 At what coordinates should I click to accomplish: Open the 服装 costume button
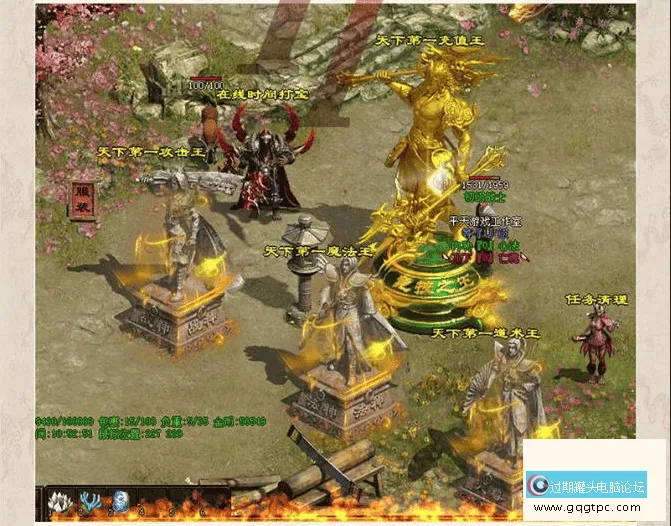click(84, 199)
